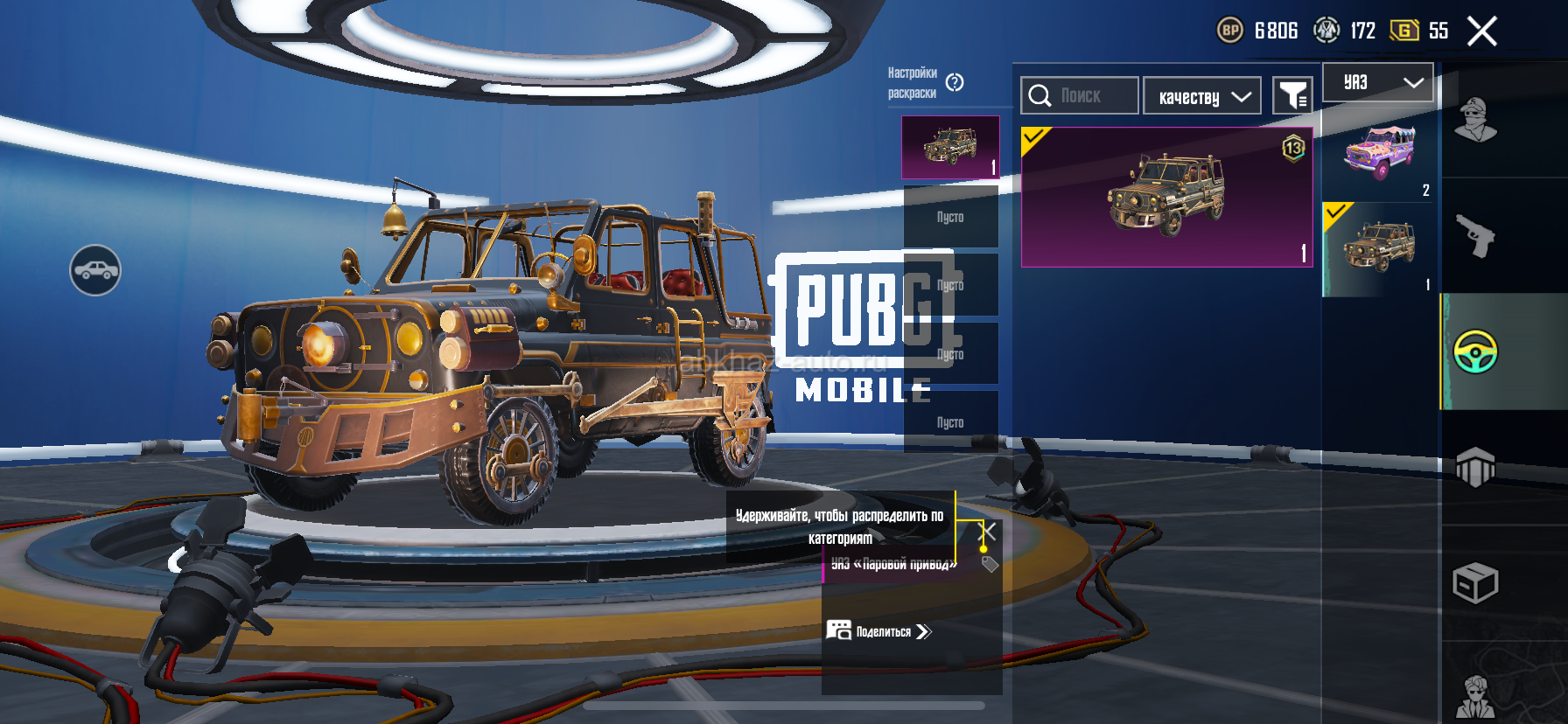
Task: Open the качеству sort dropdown
Action: (1202, 96)
